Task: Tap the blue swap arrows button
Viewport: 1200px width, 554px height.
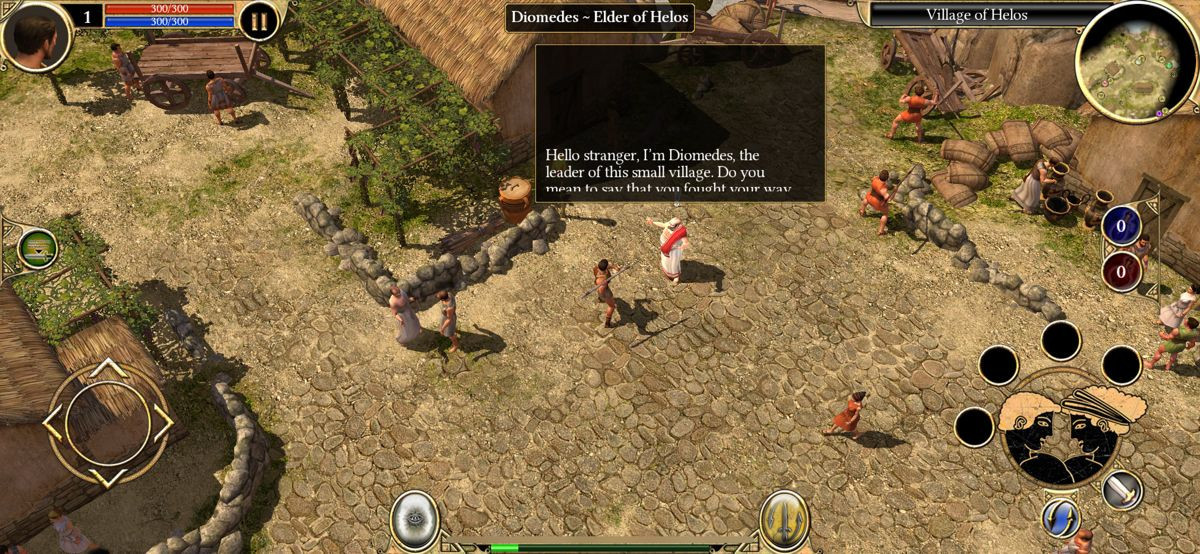Action: pyautogui.click(x=1060, y=517)
